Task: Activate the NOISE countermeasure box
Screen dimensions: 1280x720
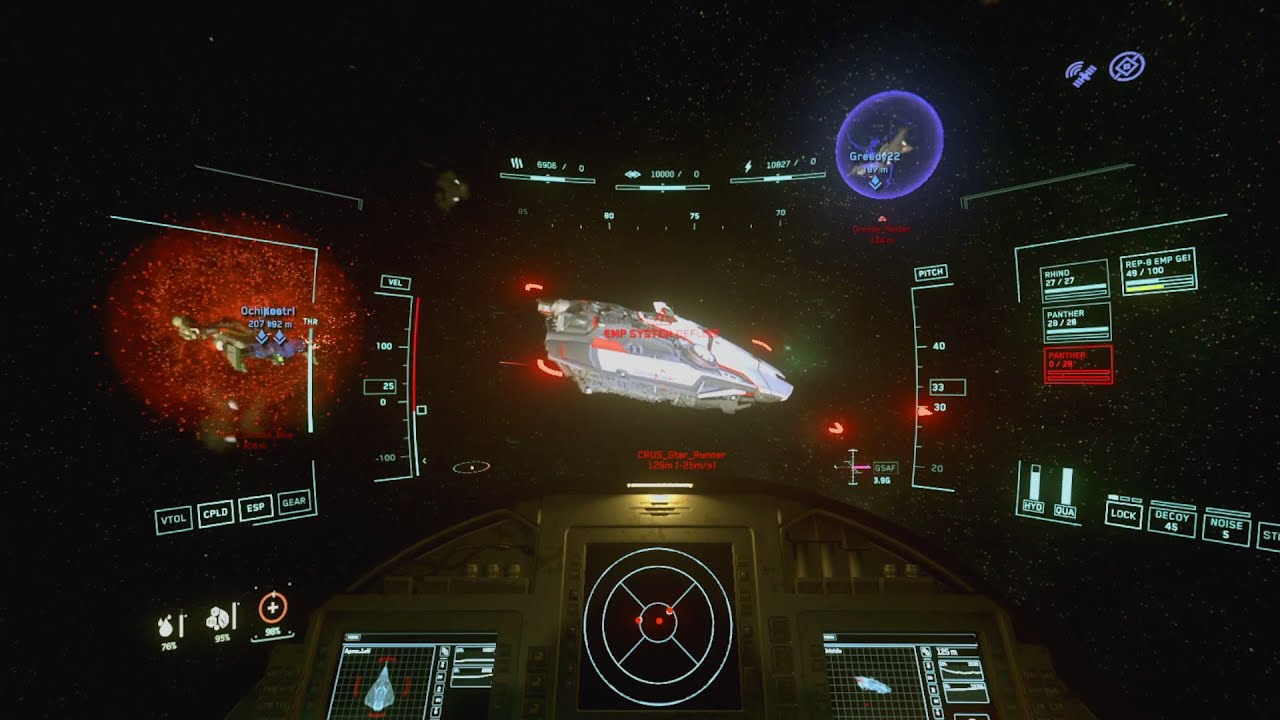Action: [1226, 529]
